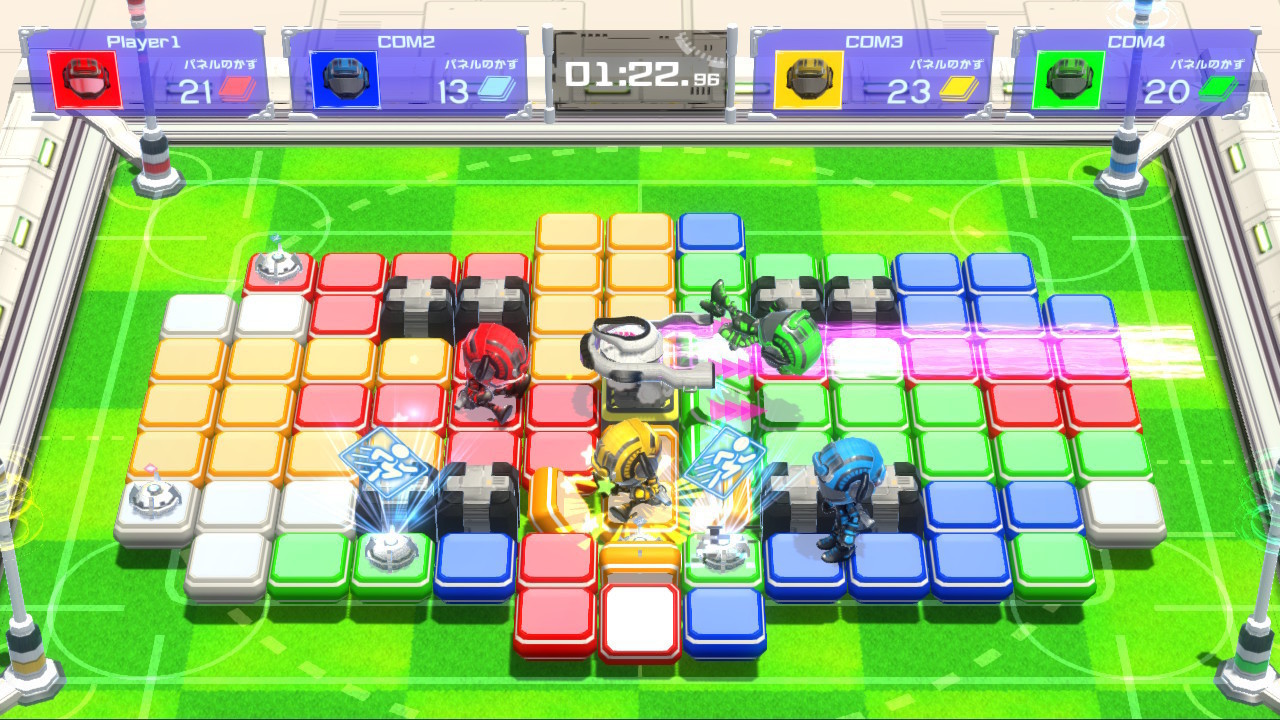Select COM4's green helmet portrait
This screenshot has width=1280, height=720.
coord(1069,80)
